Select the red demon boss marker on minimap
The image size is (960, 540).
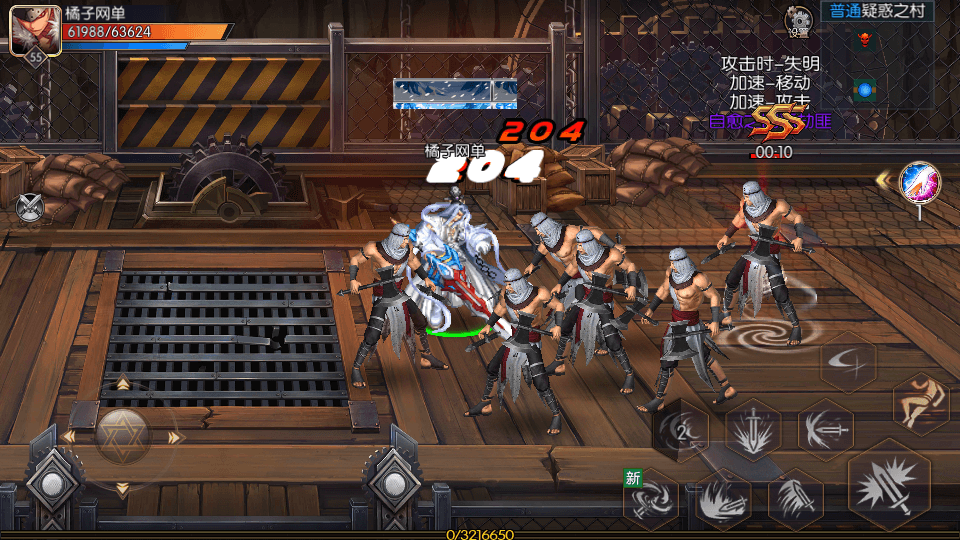pos(864,40)
